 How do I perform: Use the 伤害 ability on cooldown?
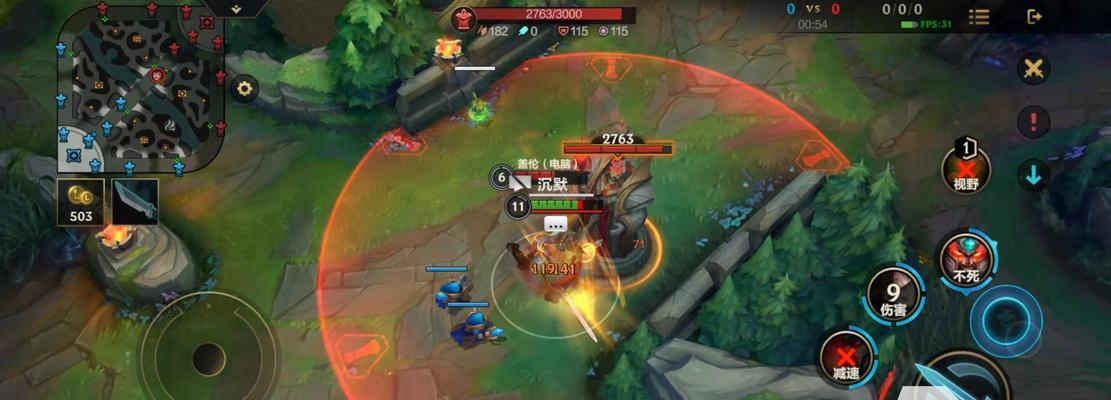(x=894, y=295)
